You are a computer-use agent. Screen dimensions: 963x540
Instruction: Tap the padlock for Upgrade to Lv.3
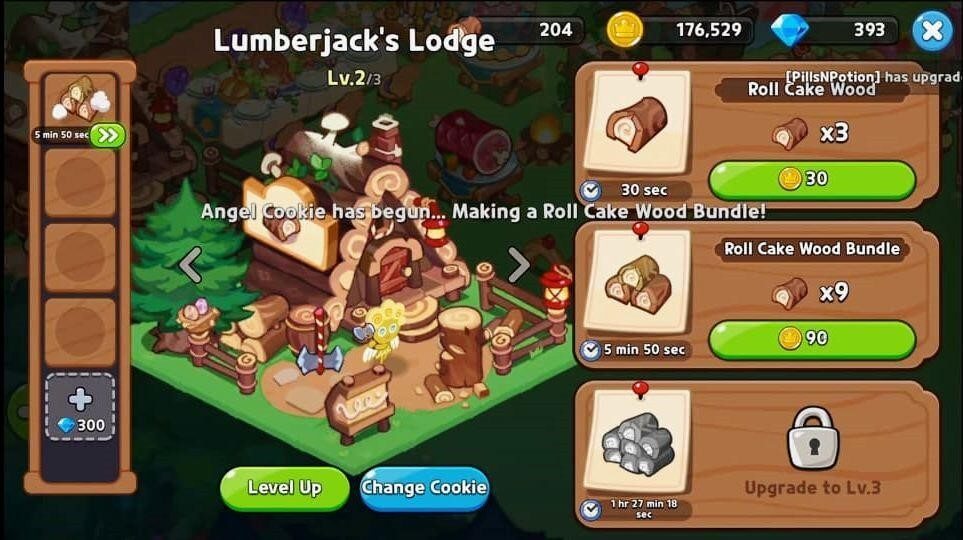(813, 438)
